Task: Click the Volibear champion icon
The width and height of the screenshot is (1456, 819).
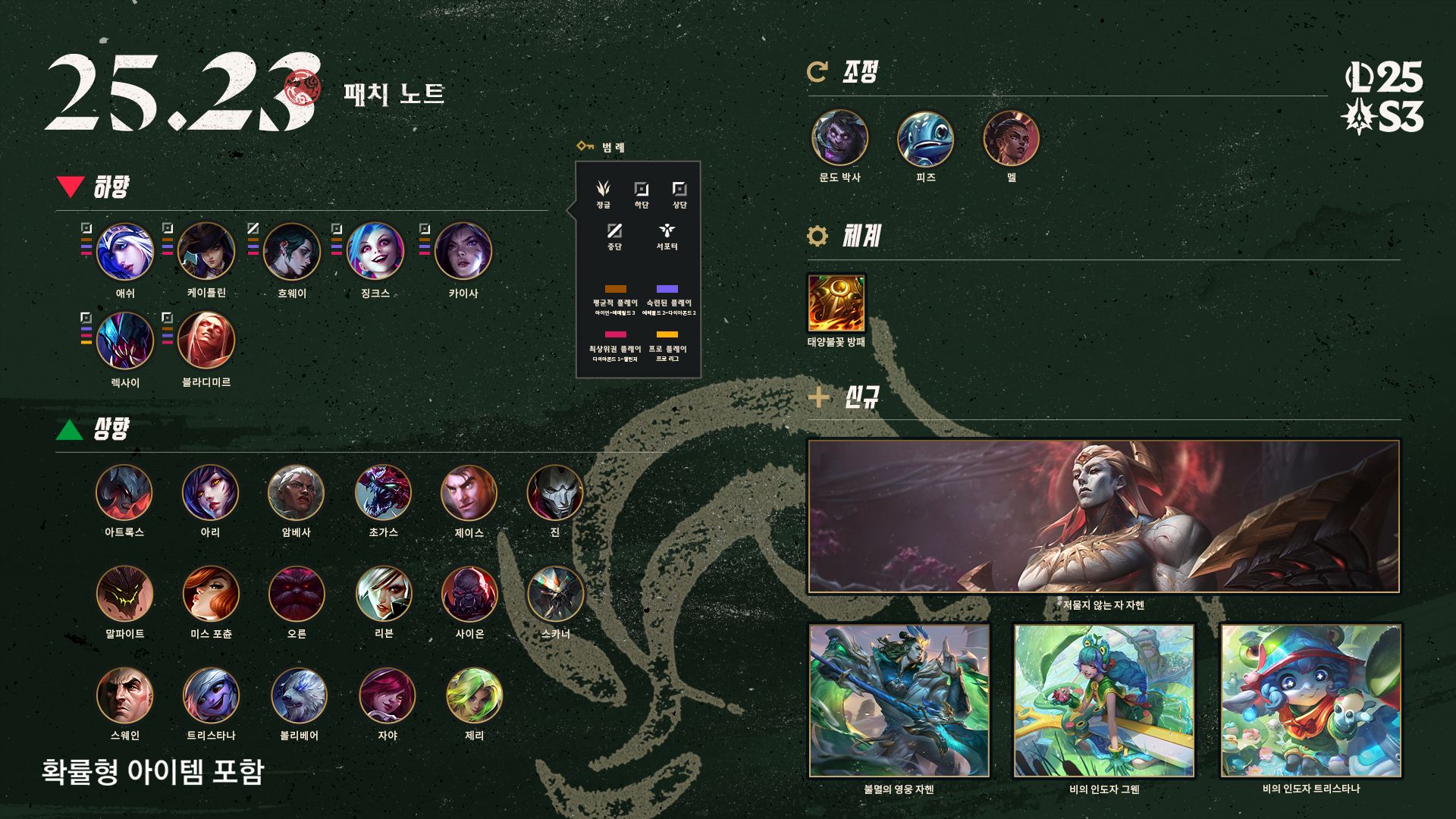Action: tap(299, 696)
